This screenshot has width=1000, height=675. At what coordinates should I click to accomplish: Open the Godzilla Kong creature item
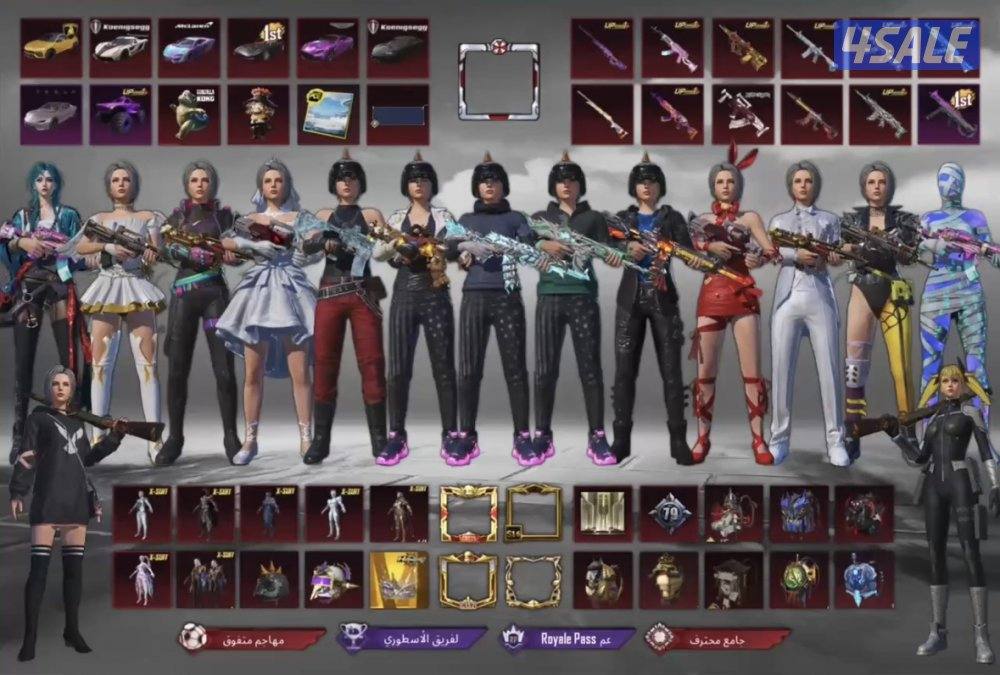pyautogui.click(x=189, y=113)
